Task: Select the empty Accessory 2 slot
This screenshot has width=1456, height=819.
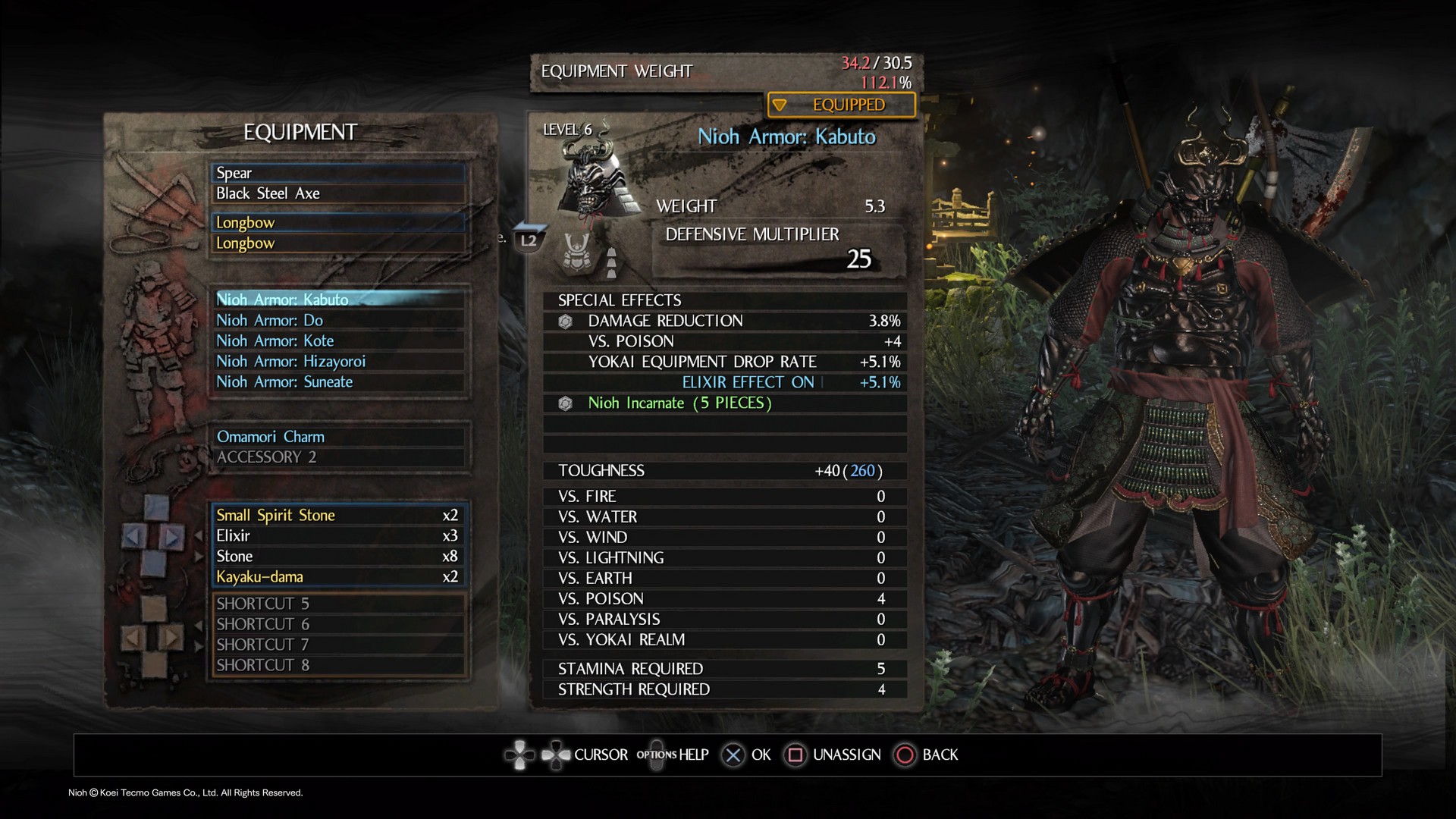Action: click(x=338, y=457)
